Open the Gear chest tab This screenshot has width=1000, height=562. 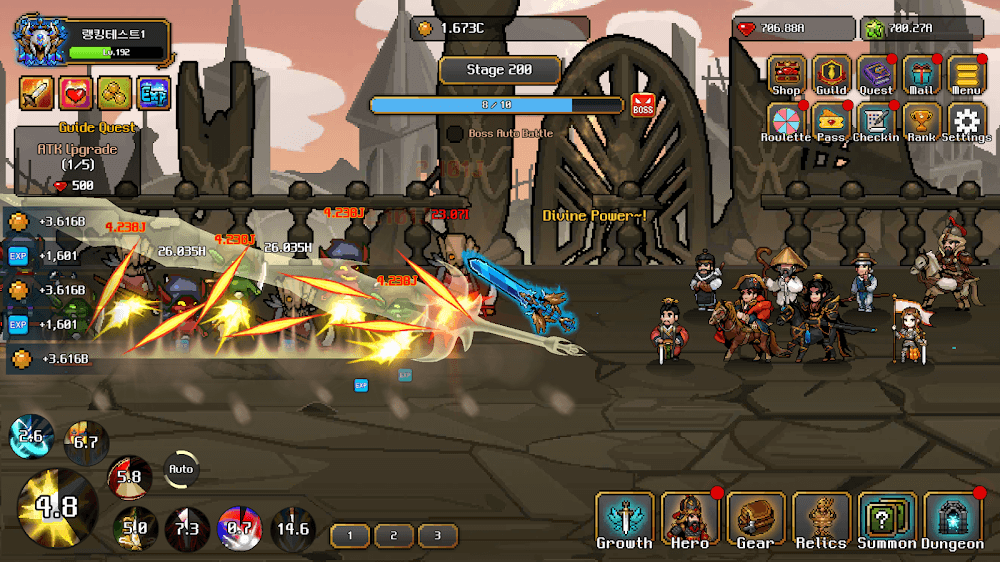[755, 521]
